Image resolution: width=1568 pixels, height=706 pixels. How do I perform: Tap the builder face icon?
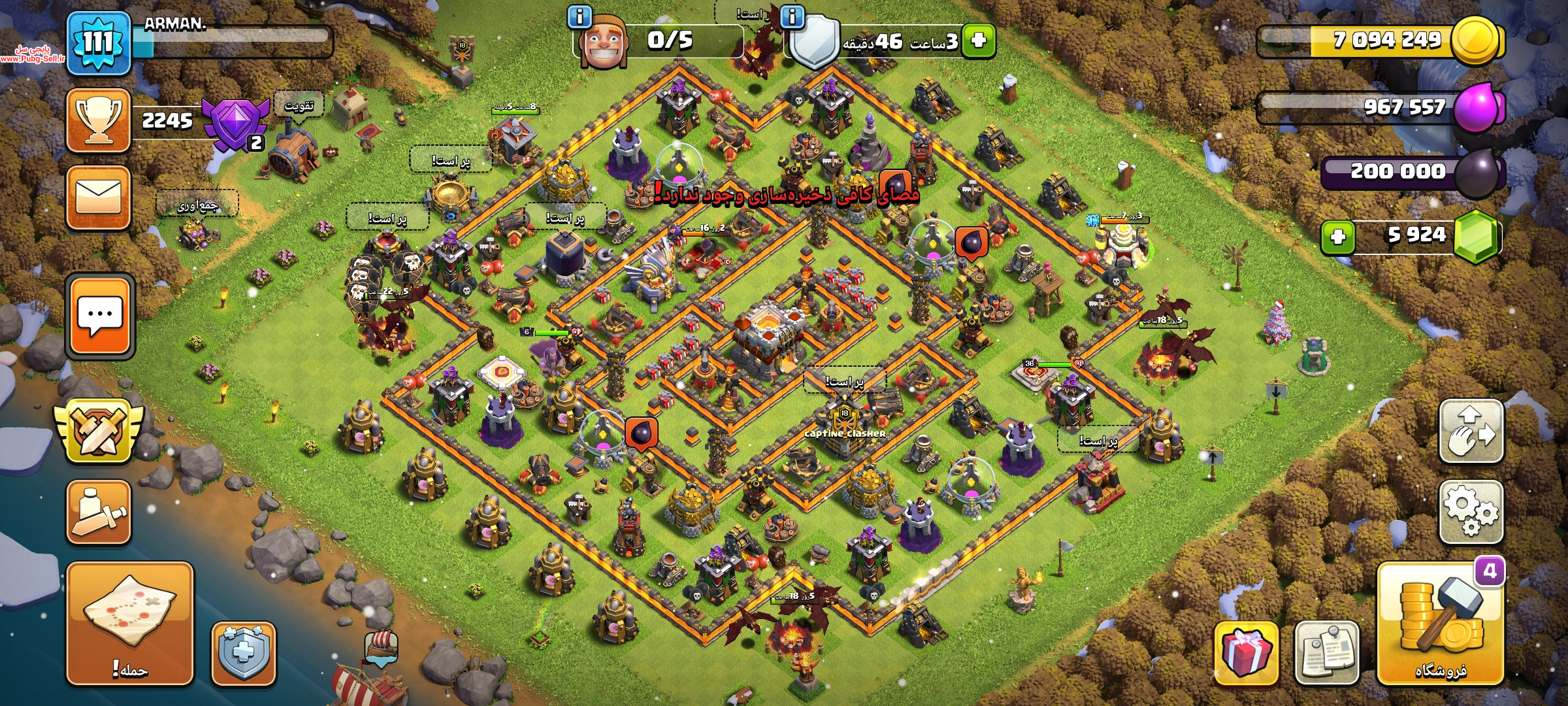pos(604,43)
